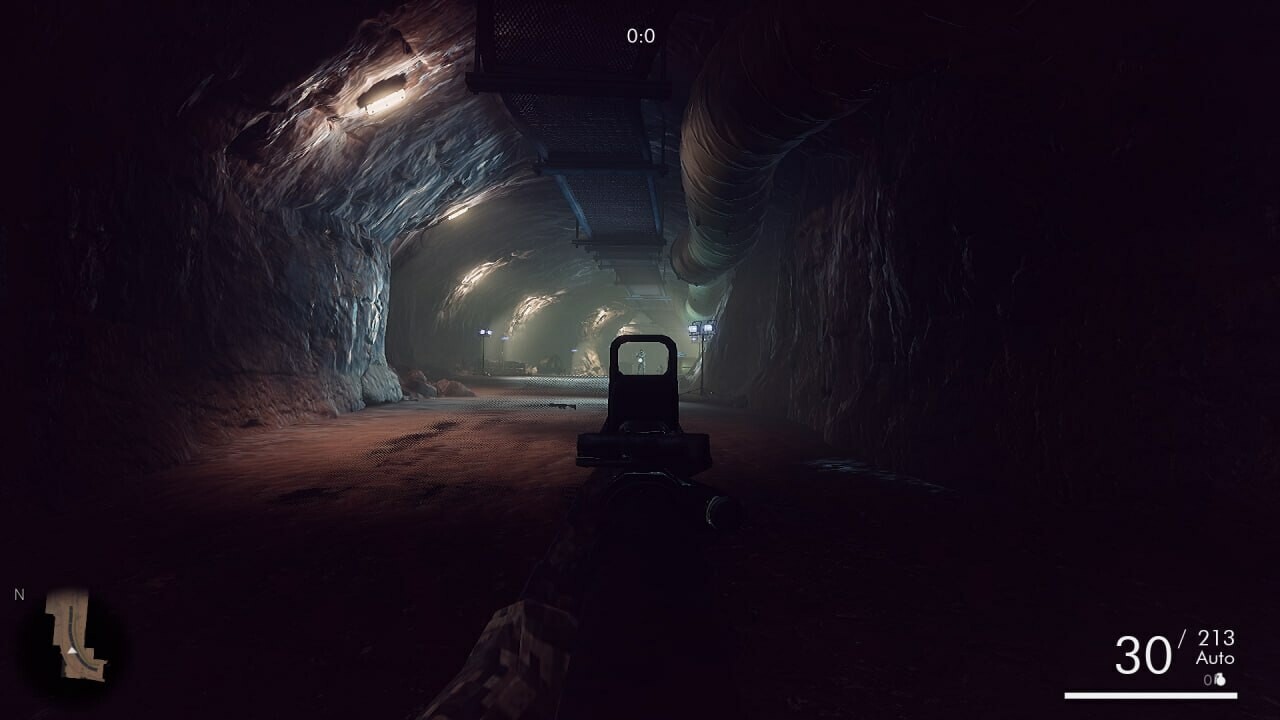
Task: Click the player arrow on the minimap
Action: click(x=72, y=651)
